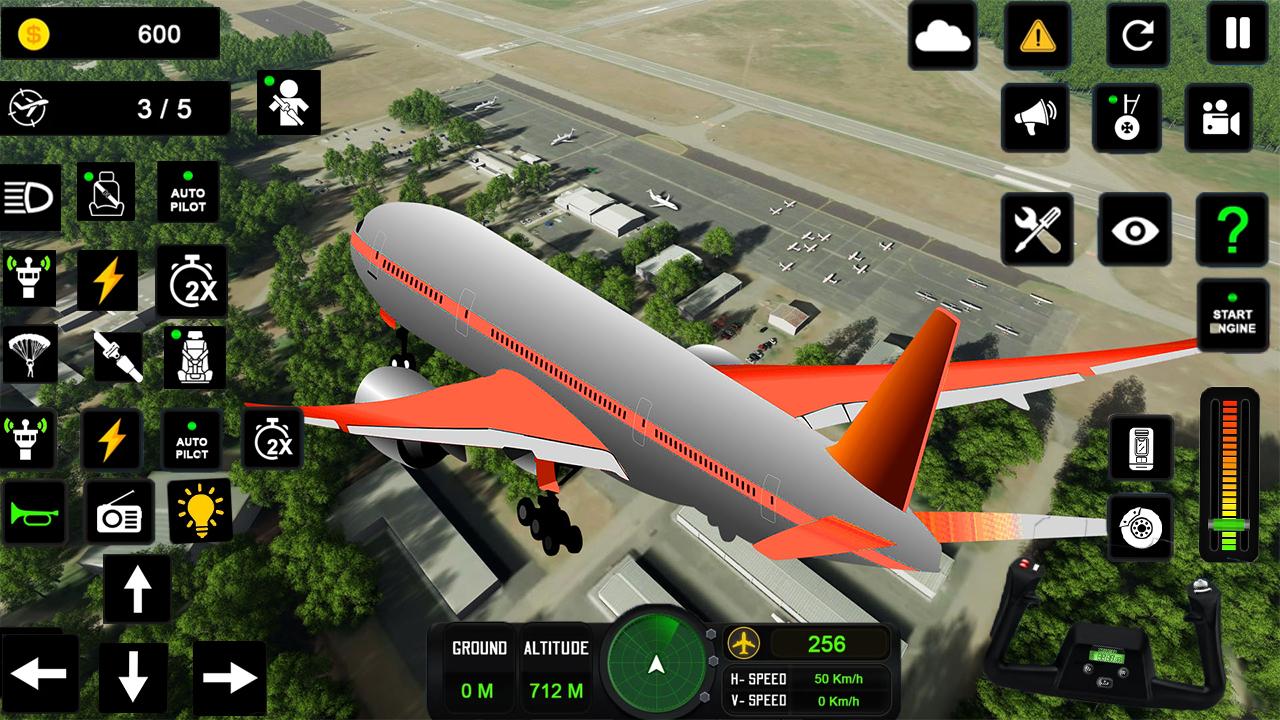This screenshot has width=1280, height=720.
Task: Deploy the parachute icon
Action: 29,353
